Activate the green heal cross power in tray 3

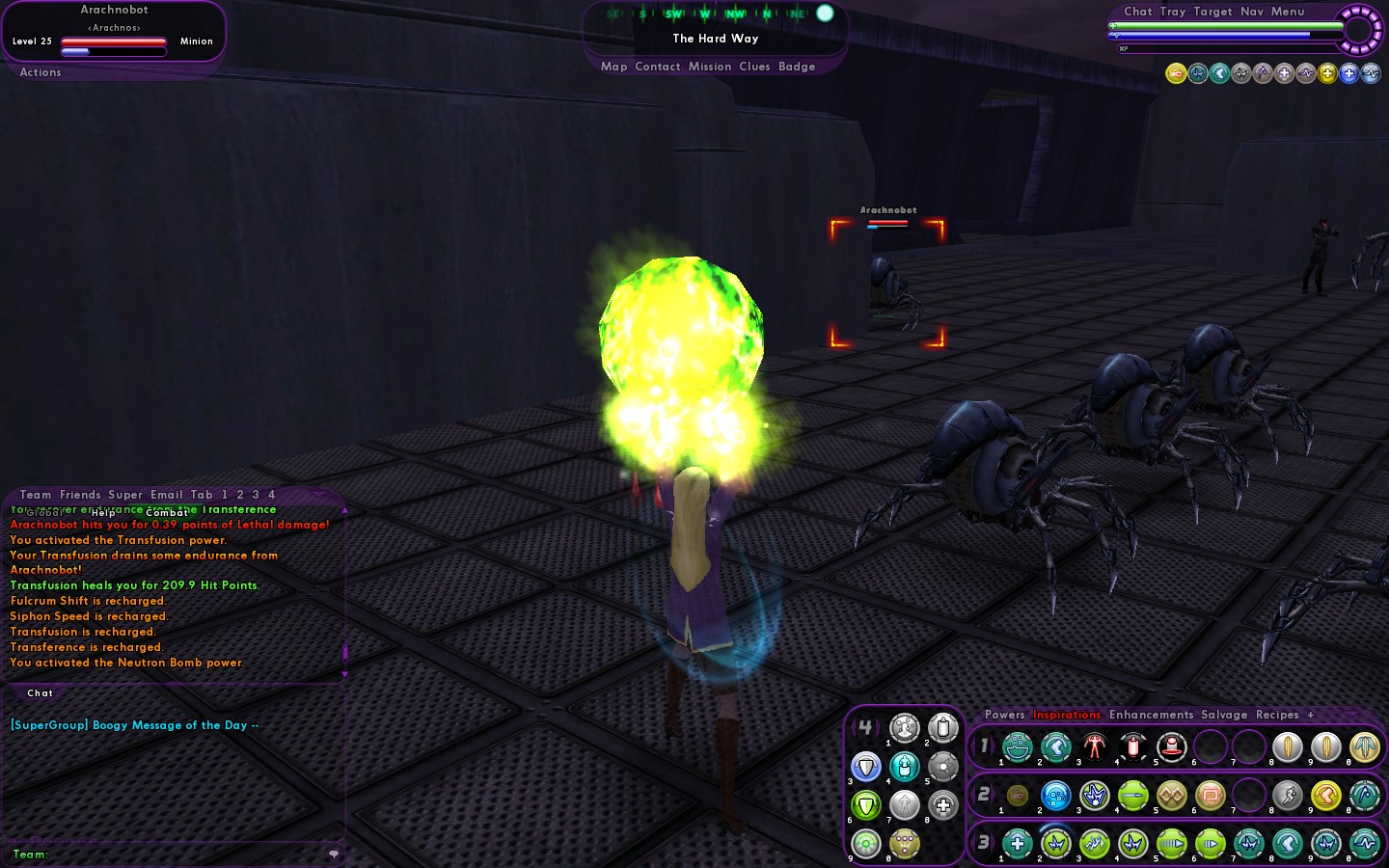coord(1018,844)
